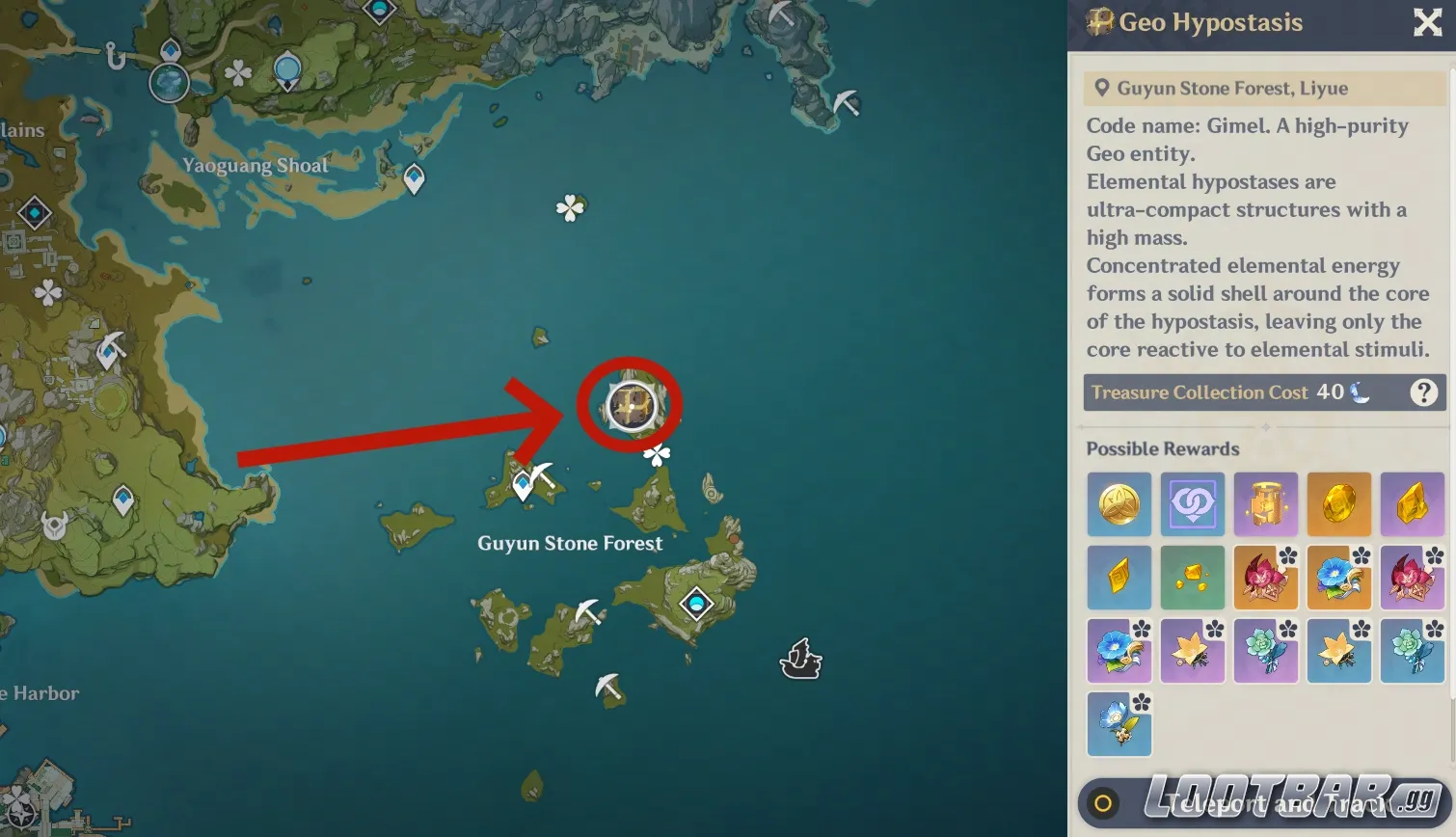1456x837 pixels.
Task: Click the Teleport and Track button
Action: click(x=1265, y=802)
